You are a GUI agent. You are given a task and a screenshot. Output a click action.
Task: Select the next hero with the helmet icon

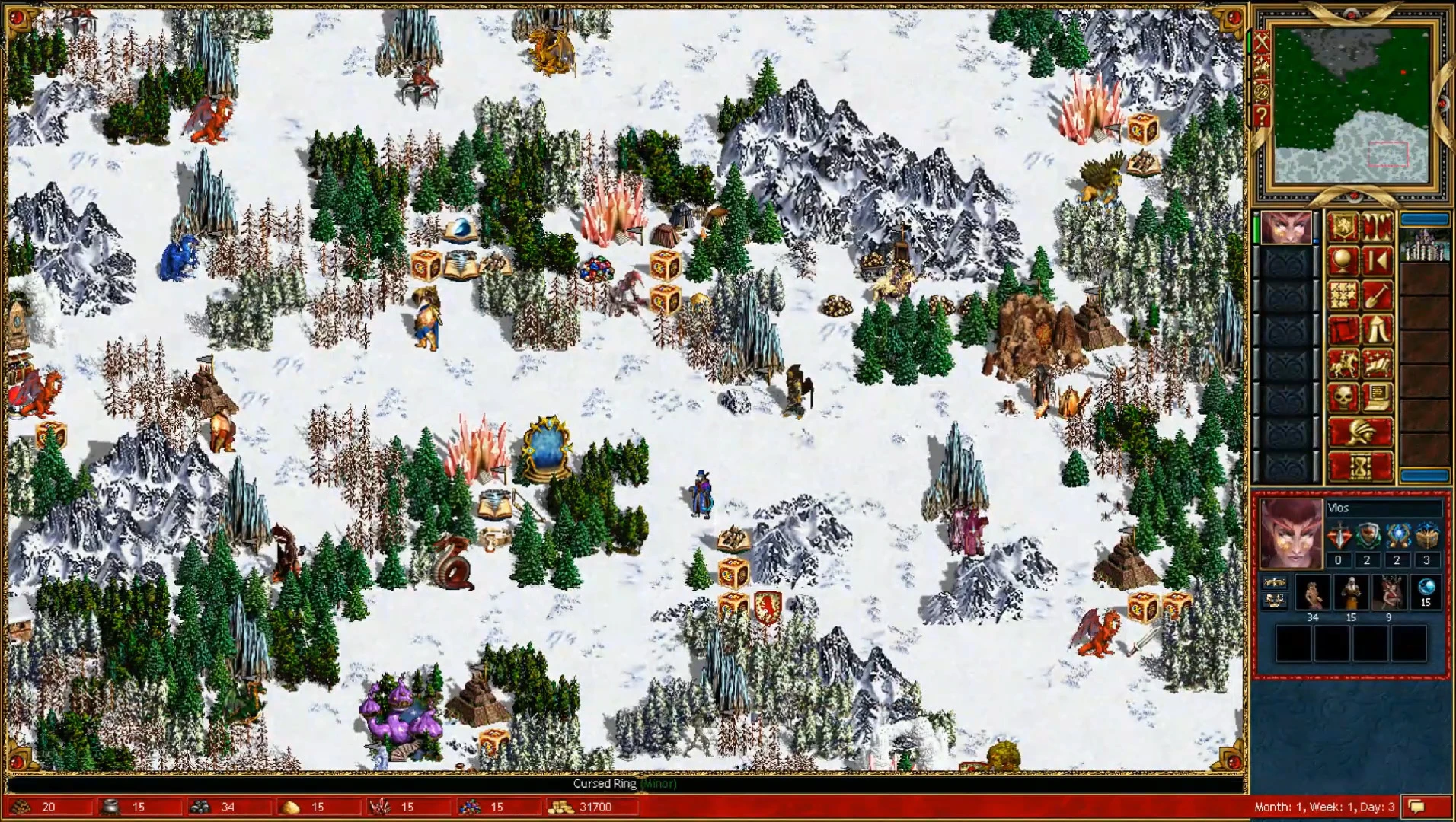(1361, 432)
